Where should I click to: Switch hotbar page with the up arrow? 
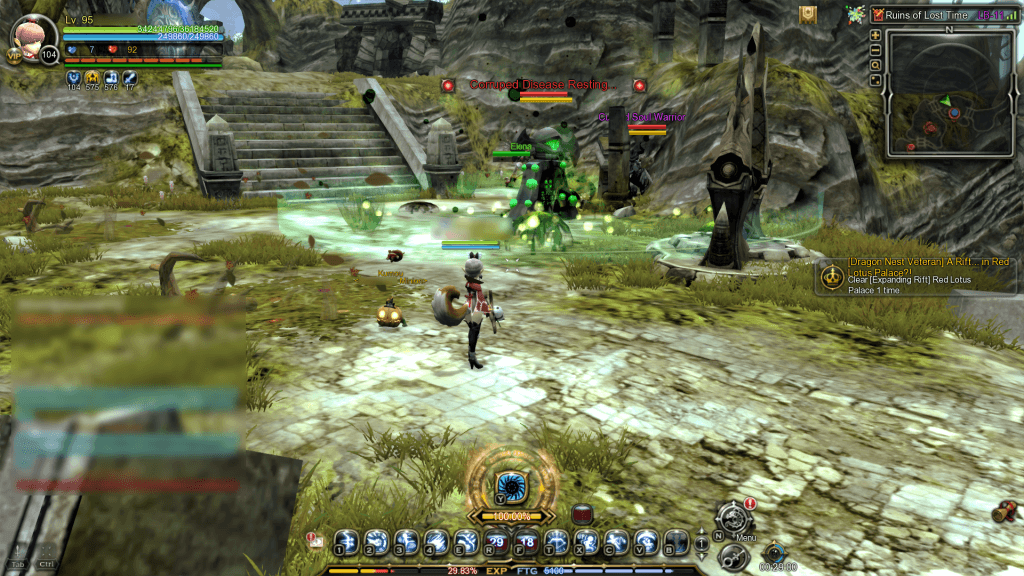[701, 534]
